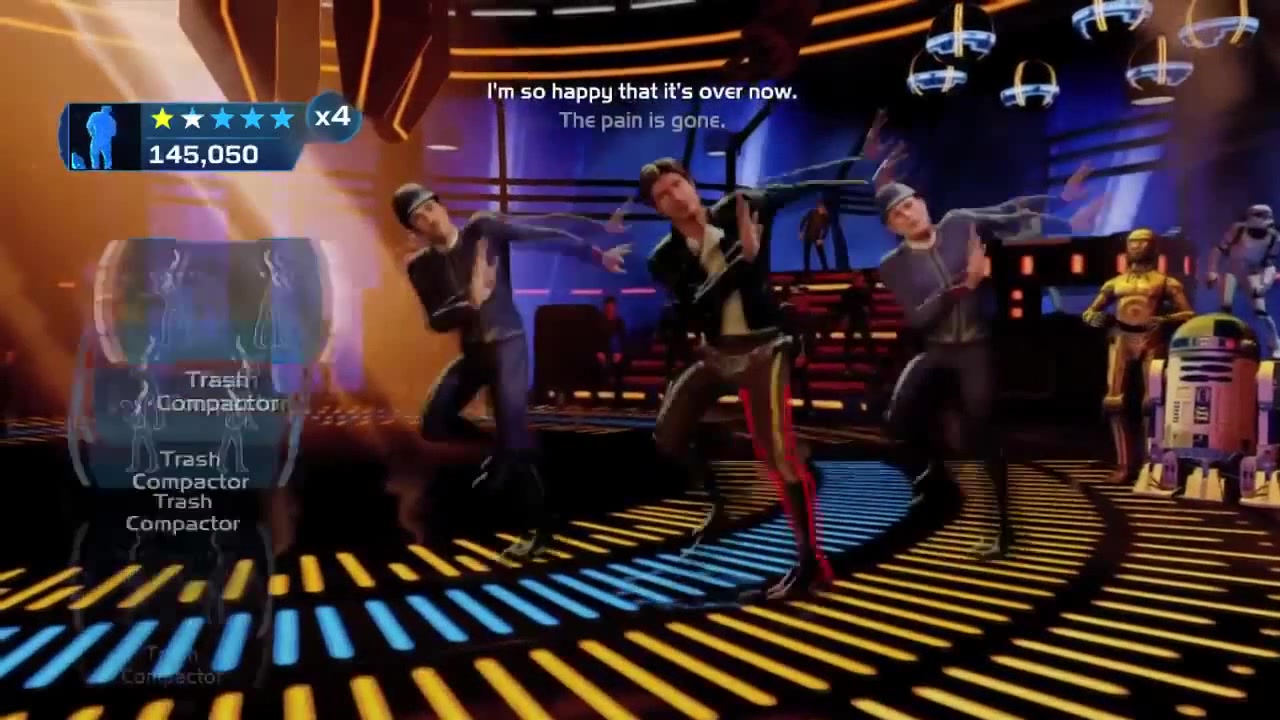Toggle the third Trash Compactor move label
The width and height of the screenshot is (1280, 720).
pyautogui.click(x=183, y=512)
